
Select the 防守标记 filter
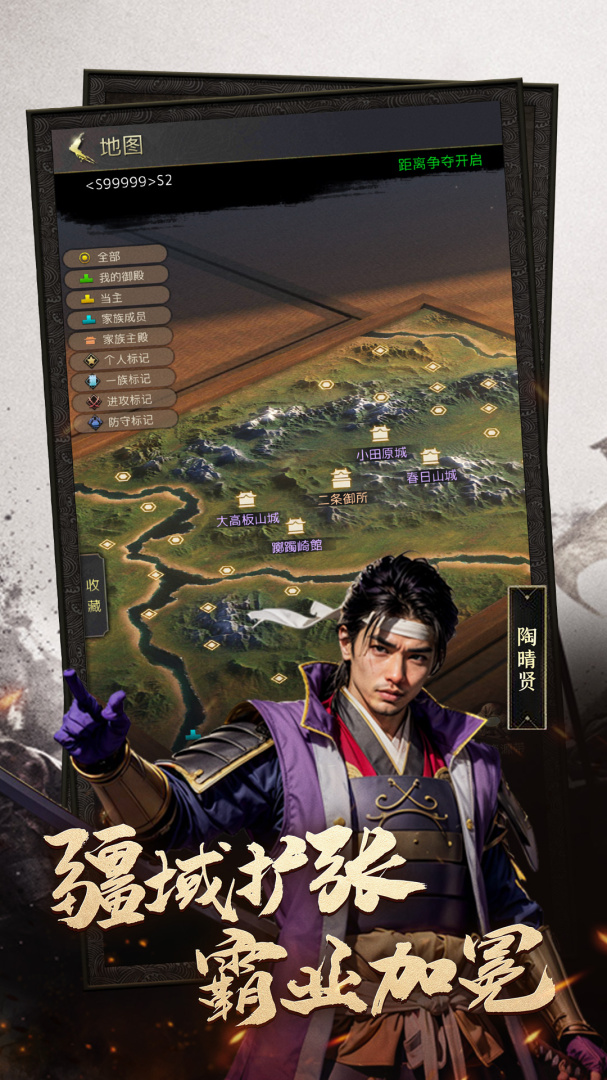click(124, 421)
